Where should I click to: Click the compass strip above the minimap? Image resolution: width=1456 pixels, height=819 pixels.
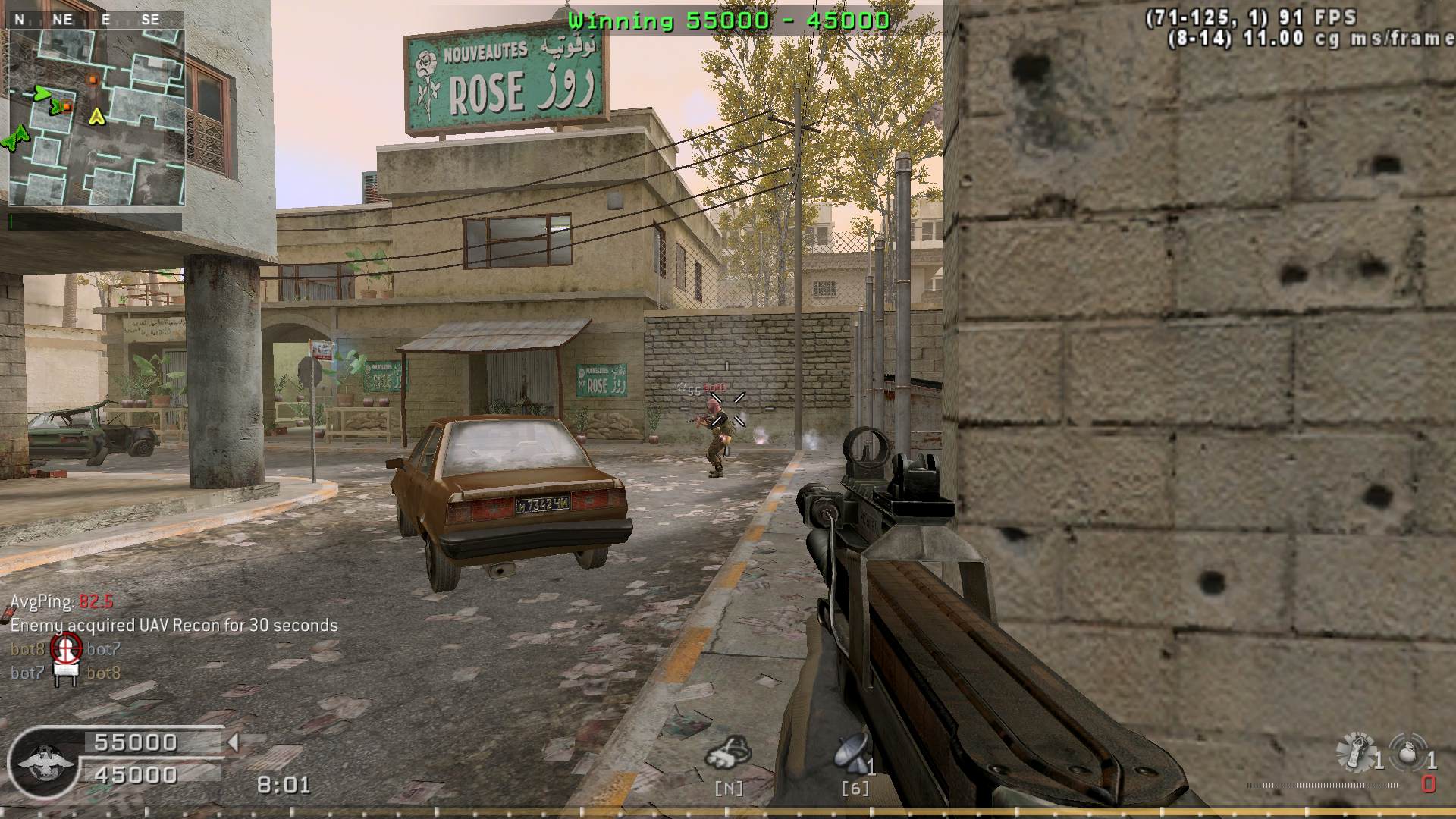pos(96,20)
